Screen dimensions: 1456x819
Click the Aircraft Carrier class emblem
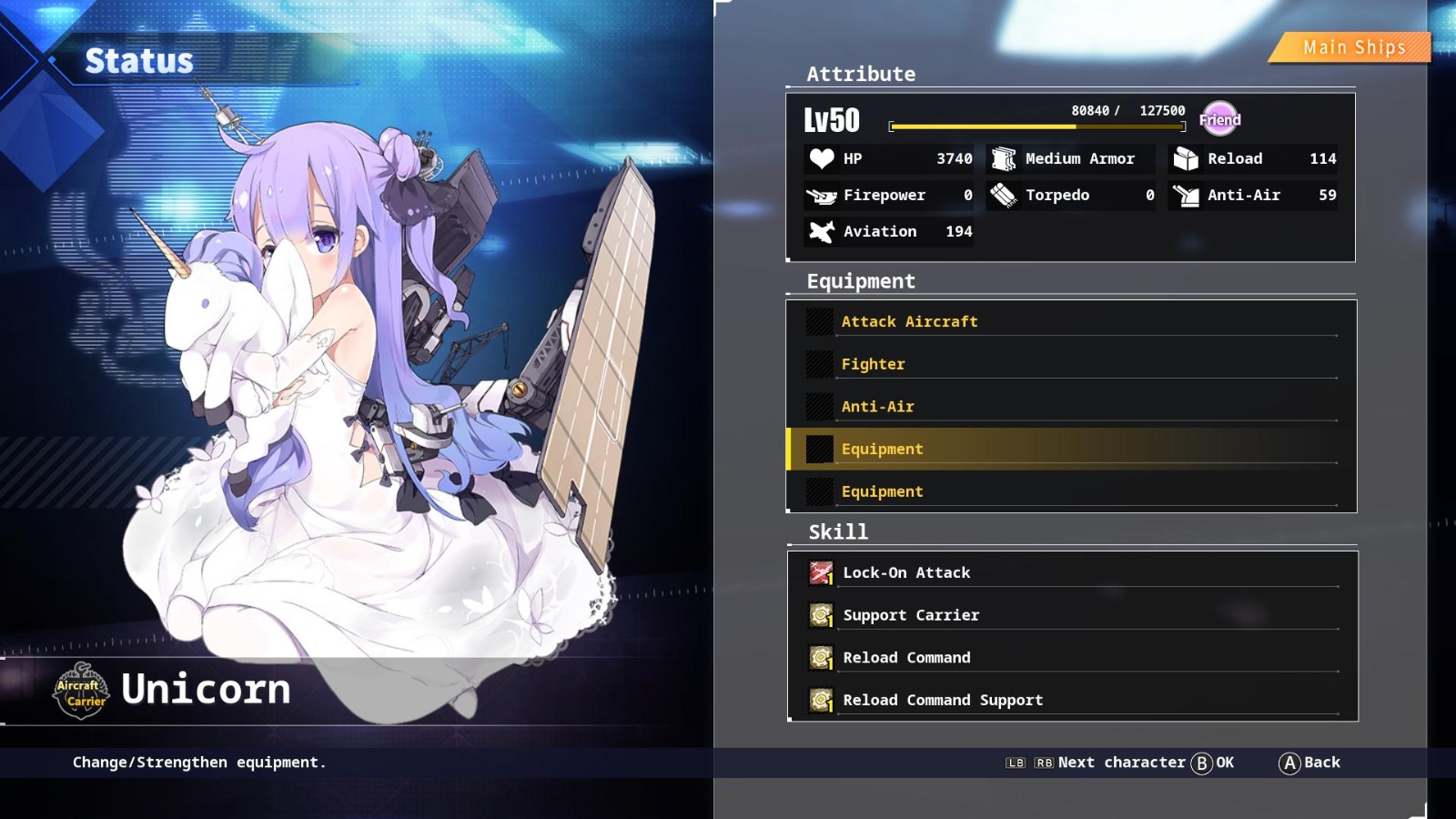pyautogui.click(x=79, y=692)
